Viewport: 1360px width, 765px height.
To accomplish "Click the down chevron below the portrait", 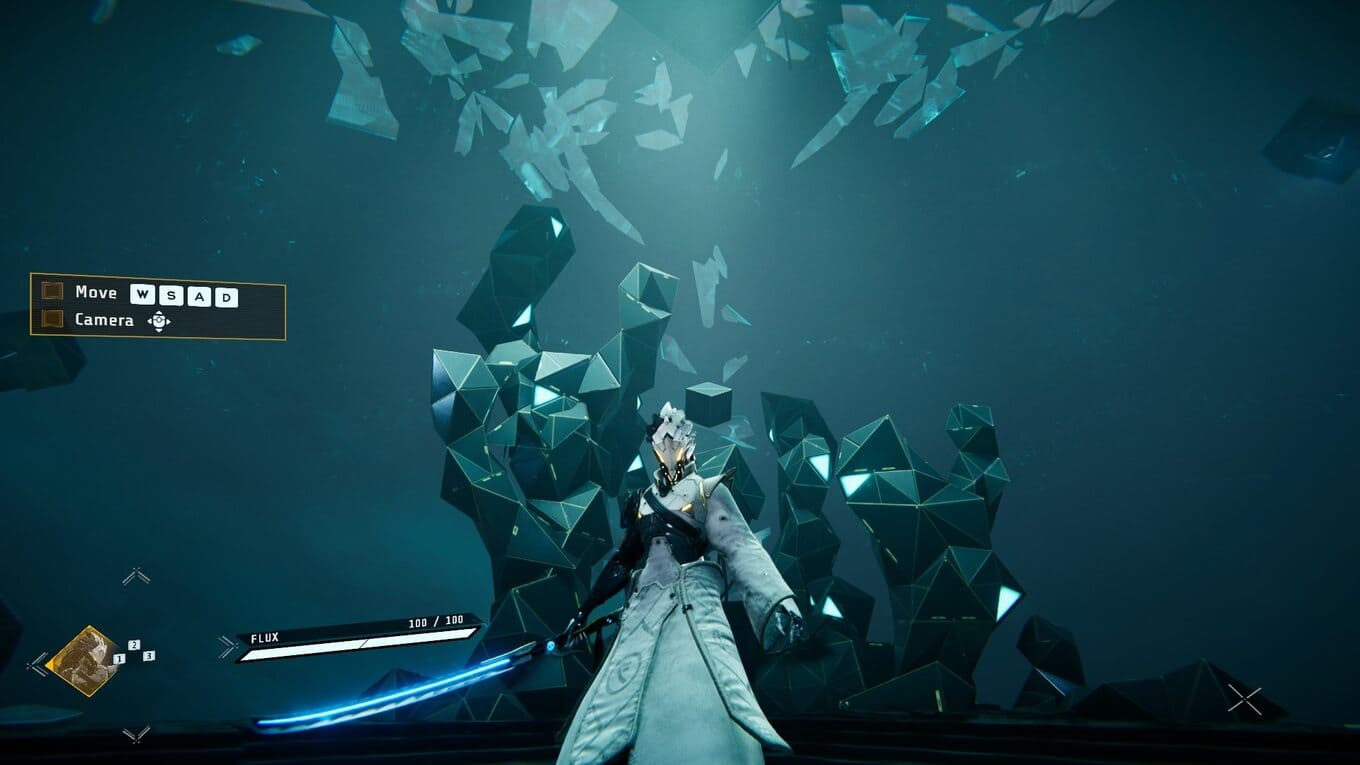I will (x=136, y=734).
